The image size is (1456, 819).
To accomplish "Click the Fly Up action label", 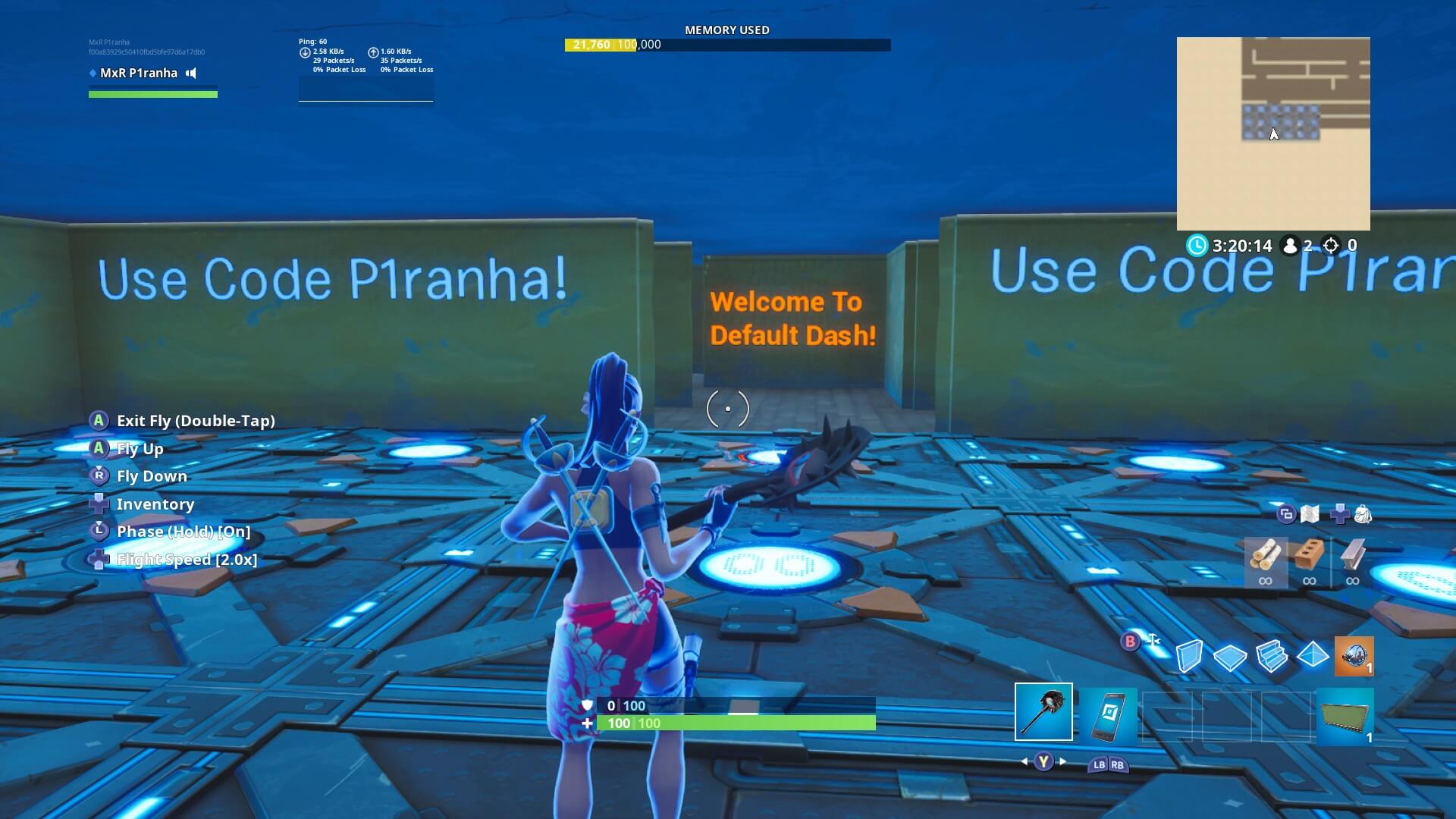I will click(140, 448).
